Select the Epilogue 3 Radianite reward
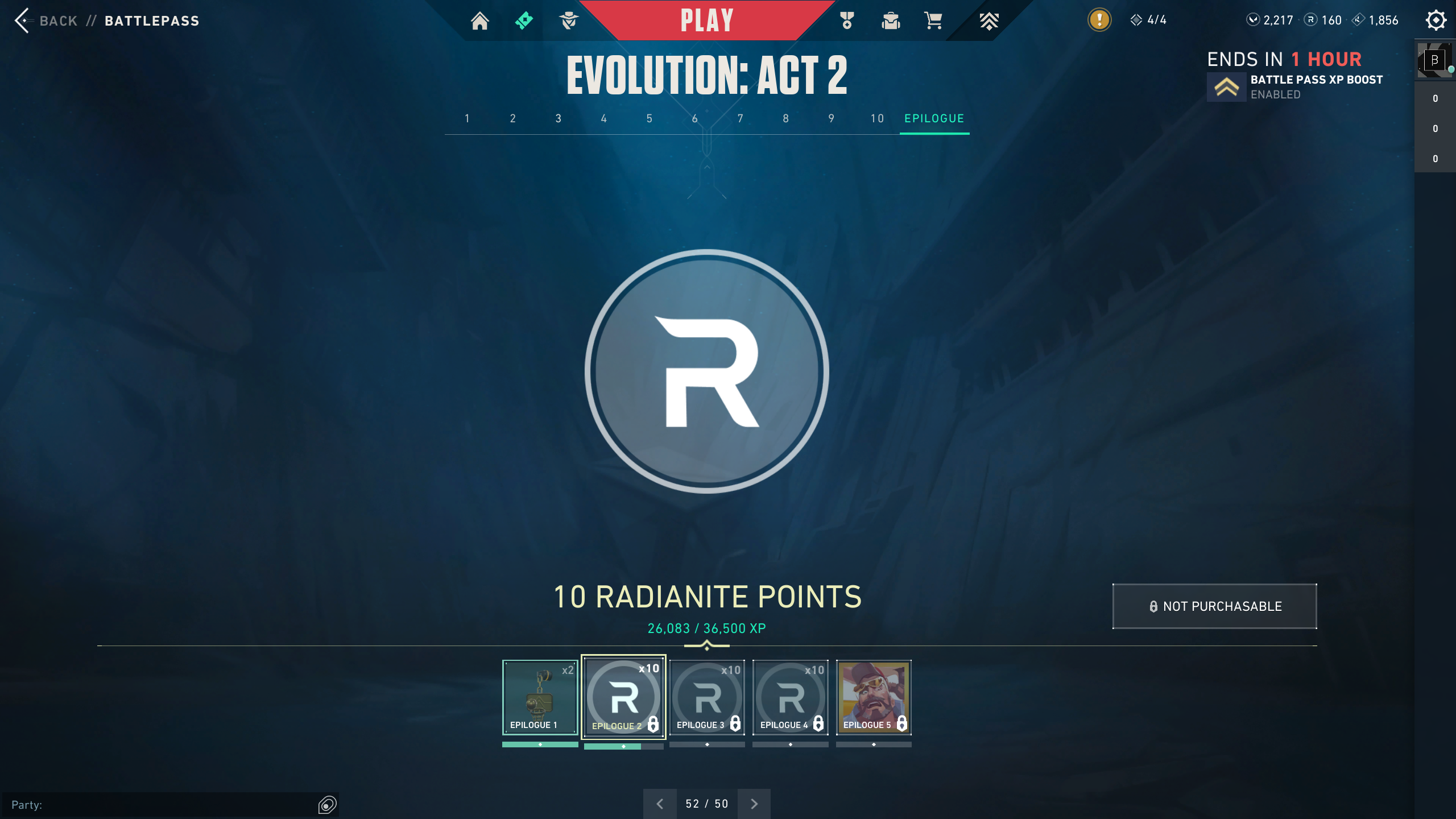The image size is (1456, 819). point(707,697)
